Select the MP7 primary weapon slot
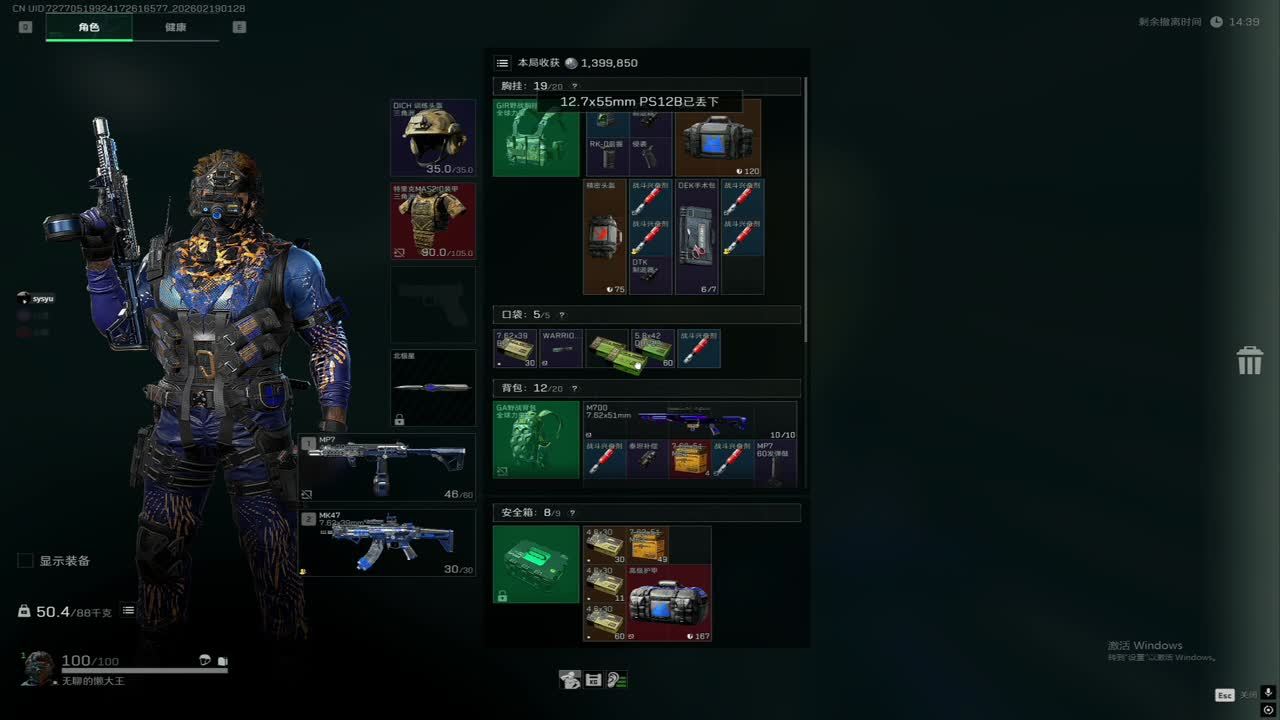Image resolution: width=1280 pixels, height=720 pixels. 388,467
